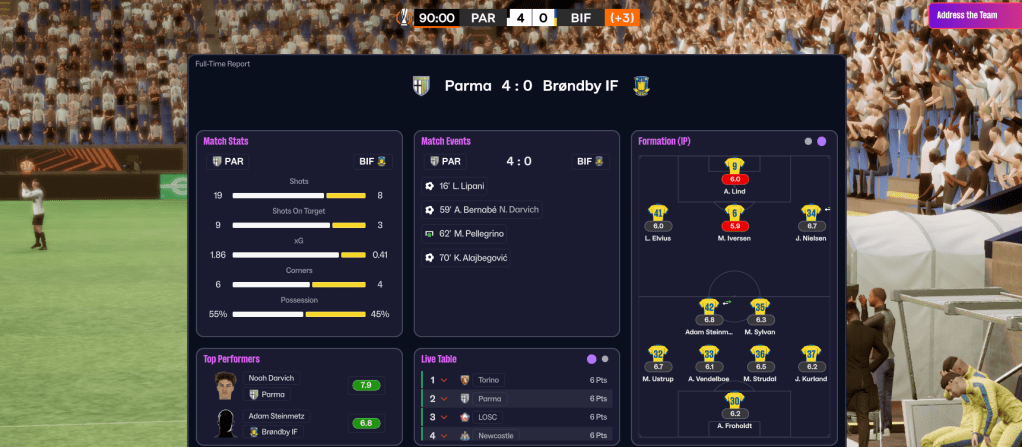Open the PAR team badge in Match Stats
The height and width of the screenshot is (447, 1022).
(228, 161)
